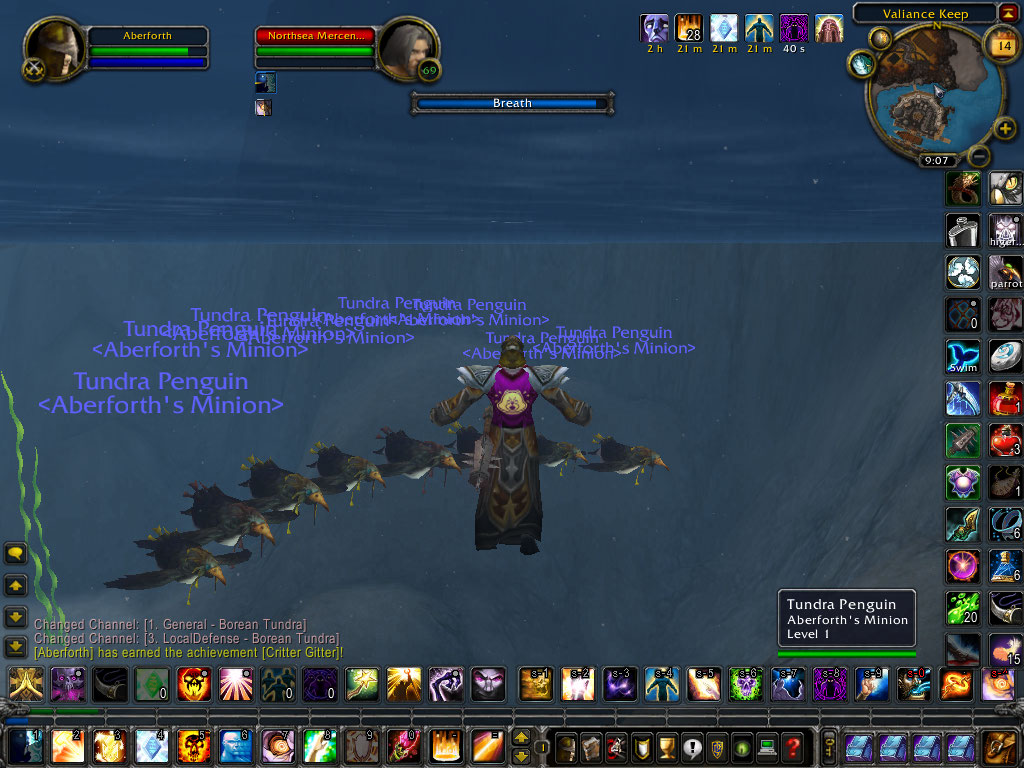Screen dimensions: 1024x768
Task: Open the keyring key button
Action: [829, 746]
